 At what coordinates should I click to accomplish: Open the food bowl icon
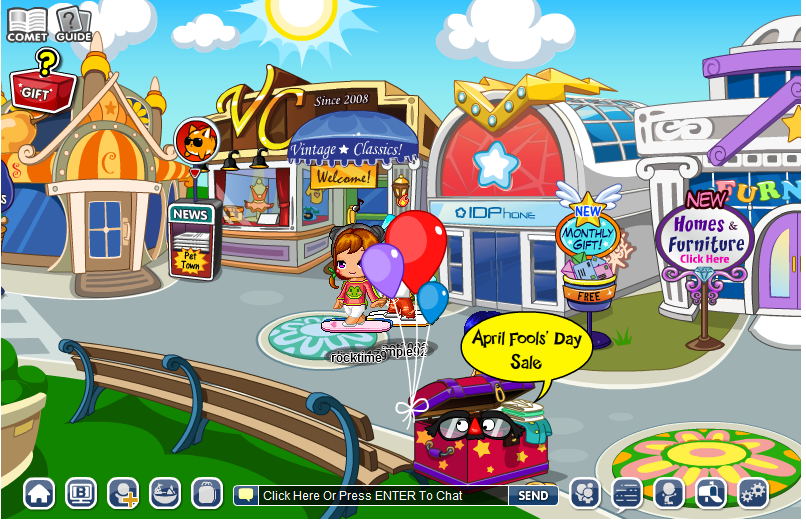click(x=165, y=493)
